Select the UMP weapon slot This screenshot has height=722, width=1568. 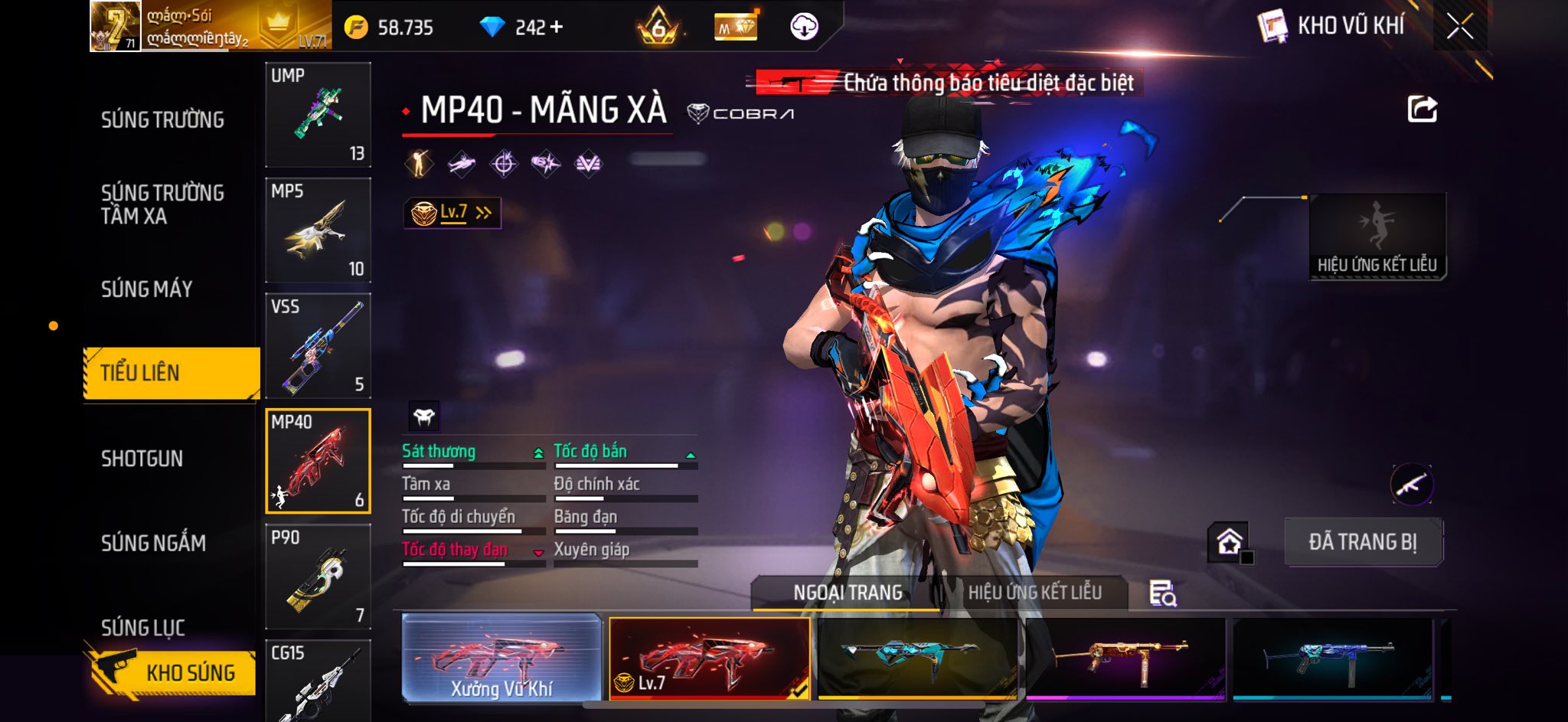point(318,115)
